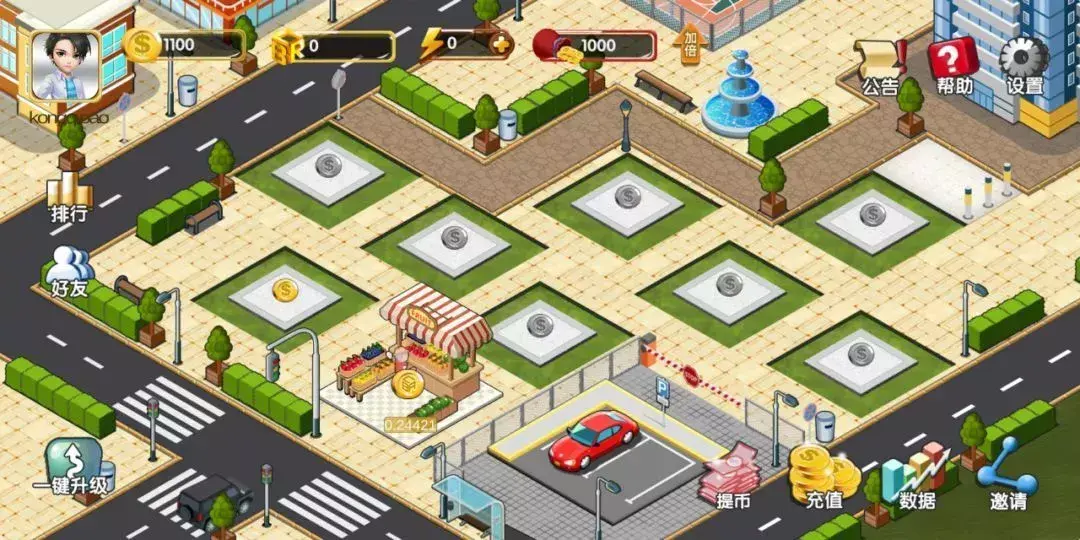1080x540 pixels.
Task: Open the player avatar profile
Action: coord(66,64)
